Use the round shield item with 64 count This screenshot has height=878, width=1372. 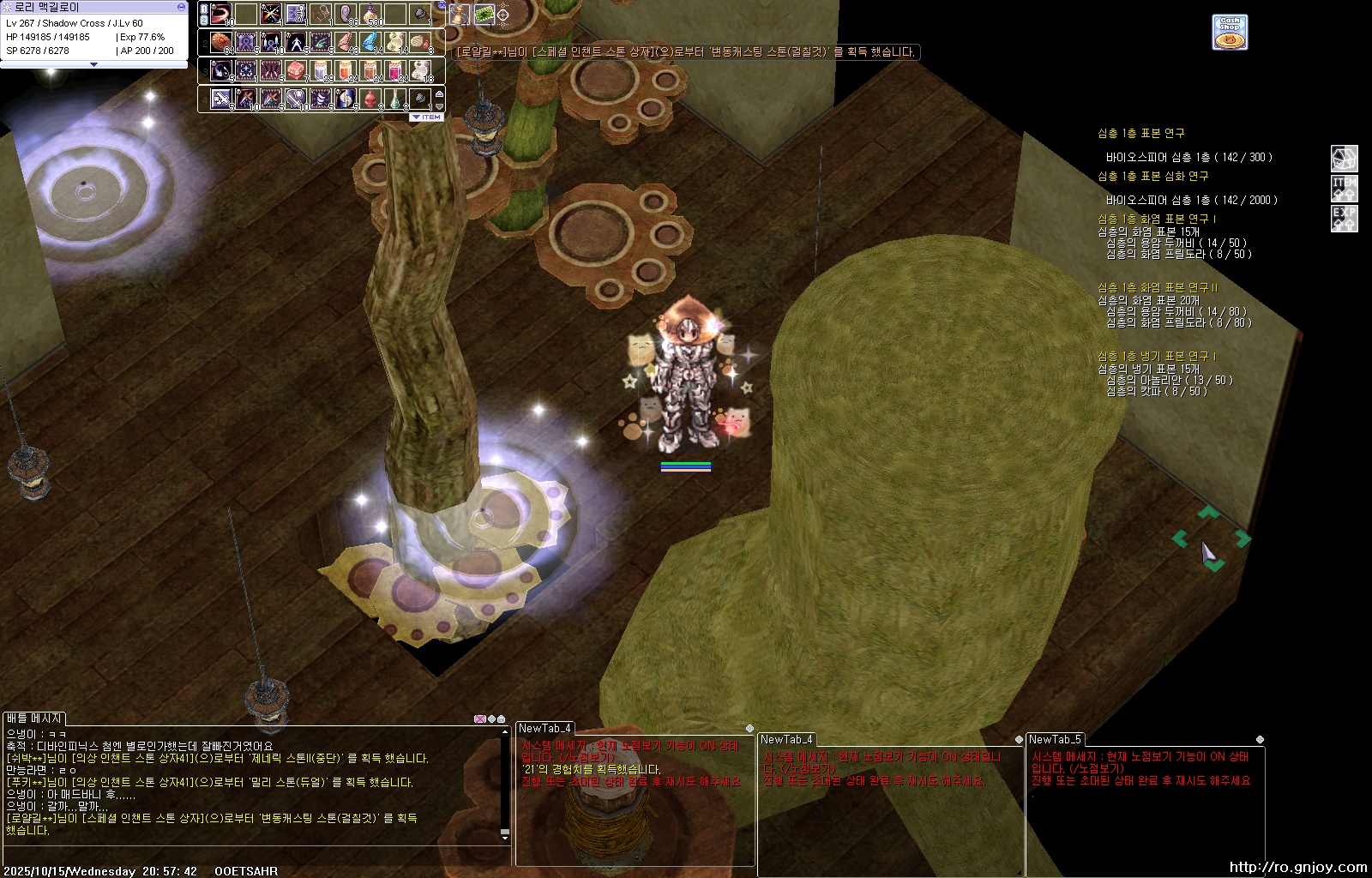click(221, 42)
